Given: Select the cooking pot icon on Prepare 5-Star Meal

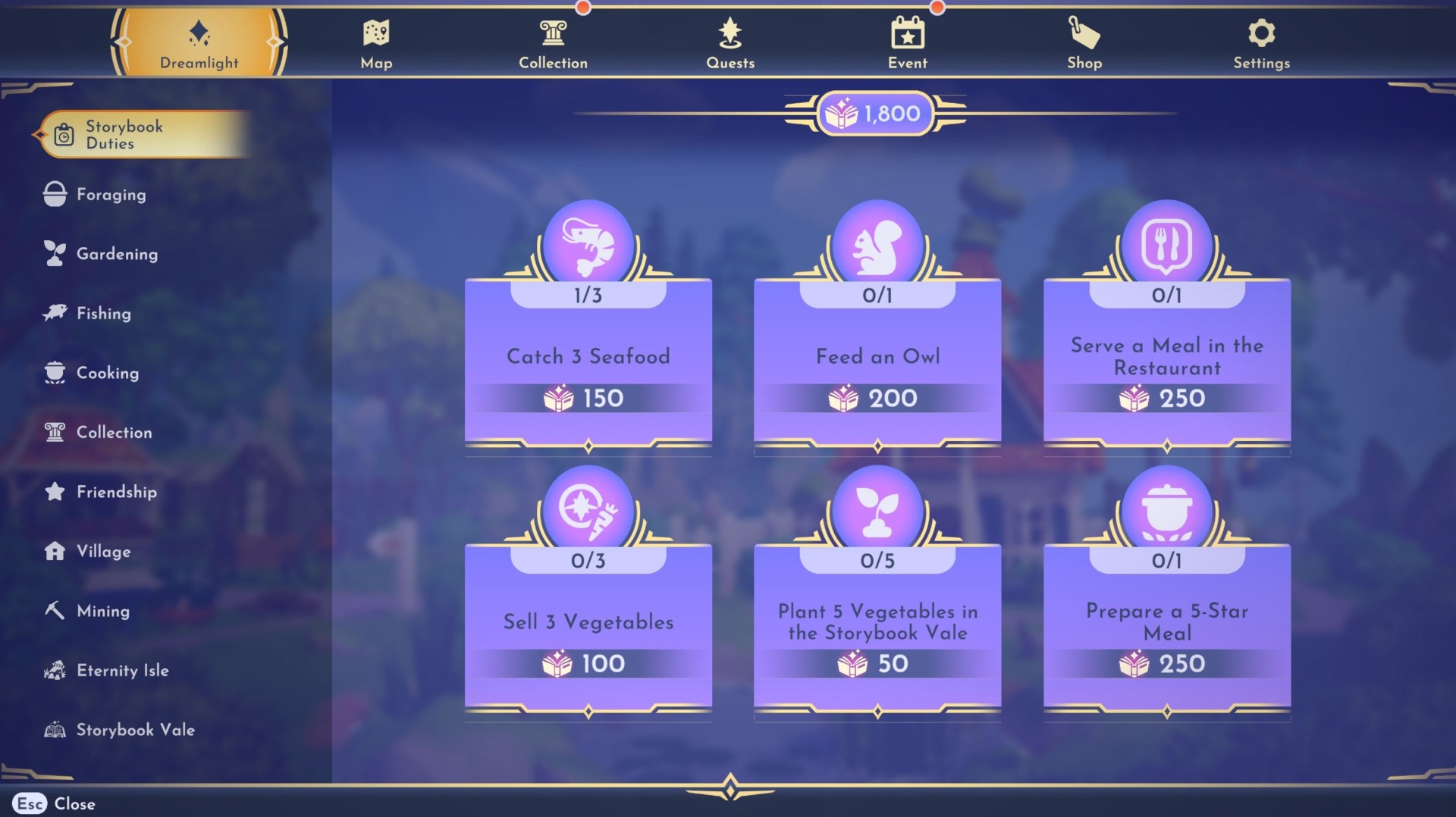Looking at the screenshot, I should point(1167,506).
